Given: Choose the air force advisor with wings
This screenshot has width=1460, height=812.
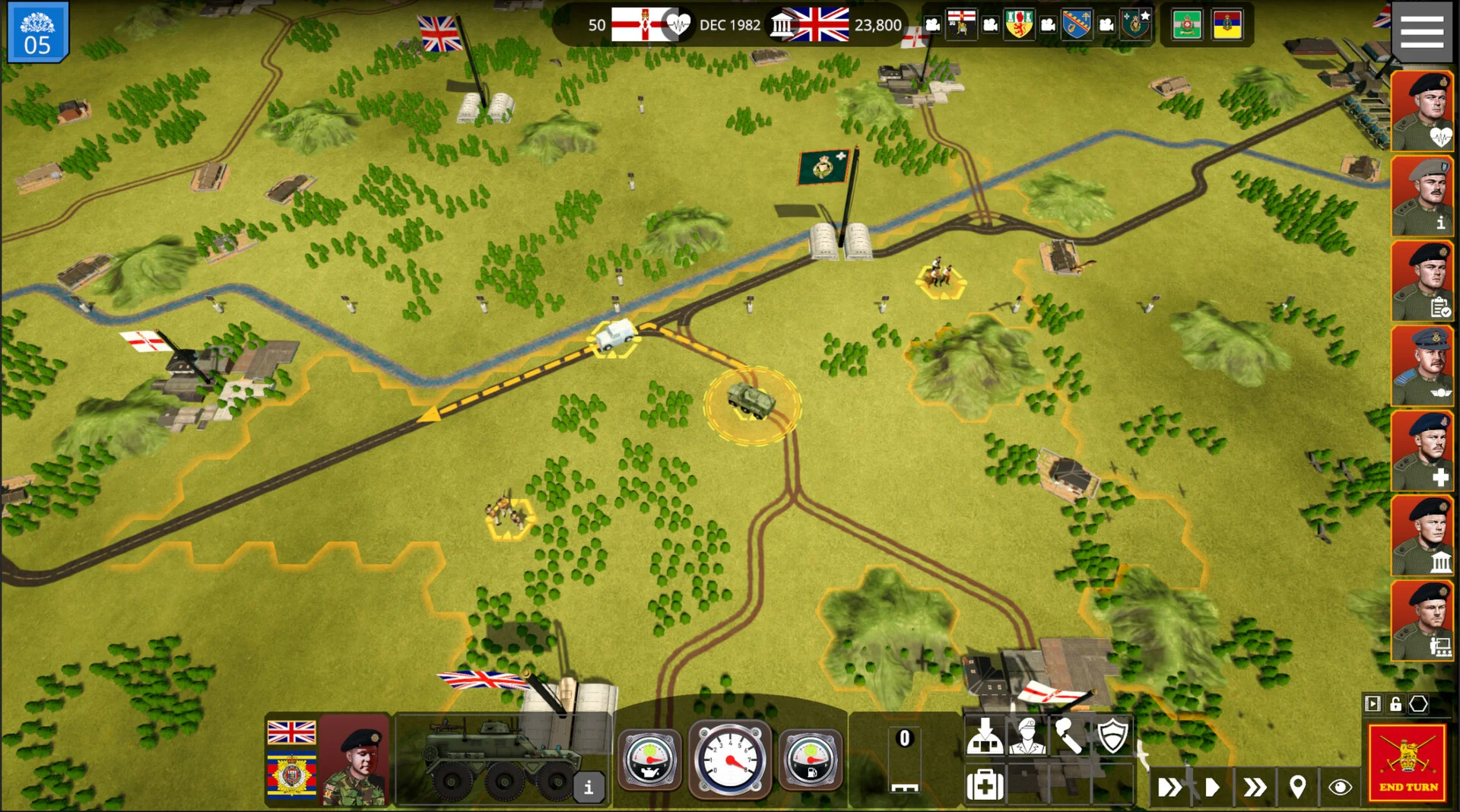Looking at the screenshot, I should click(x=1421, y=366).
